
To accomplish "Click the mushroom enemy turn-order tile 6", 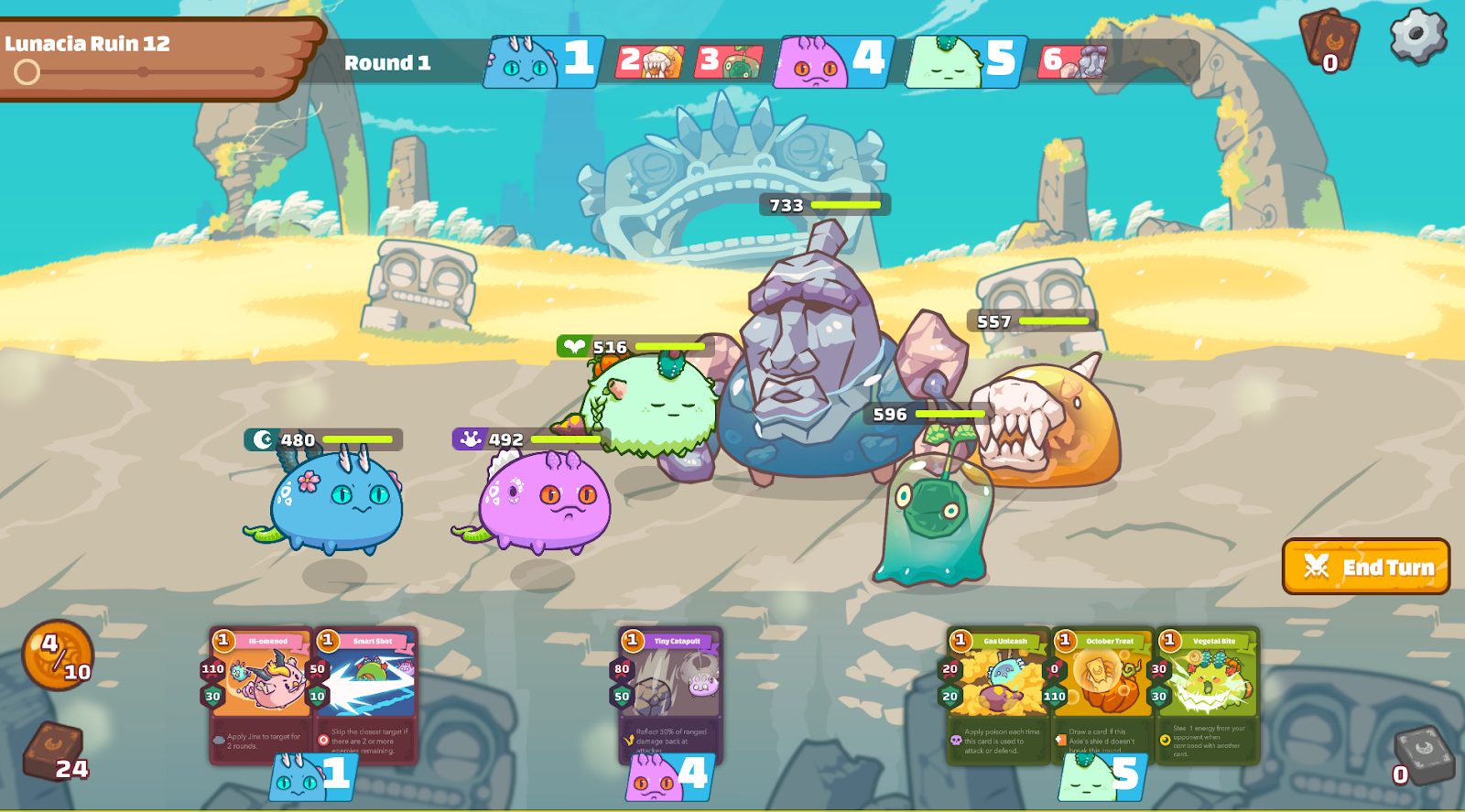I will tap(1074, 61).
